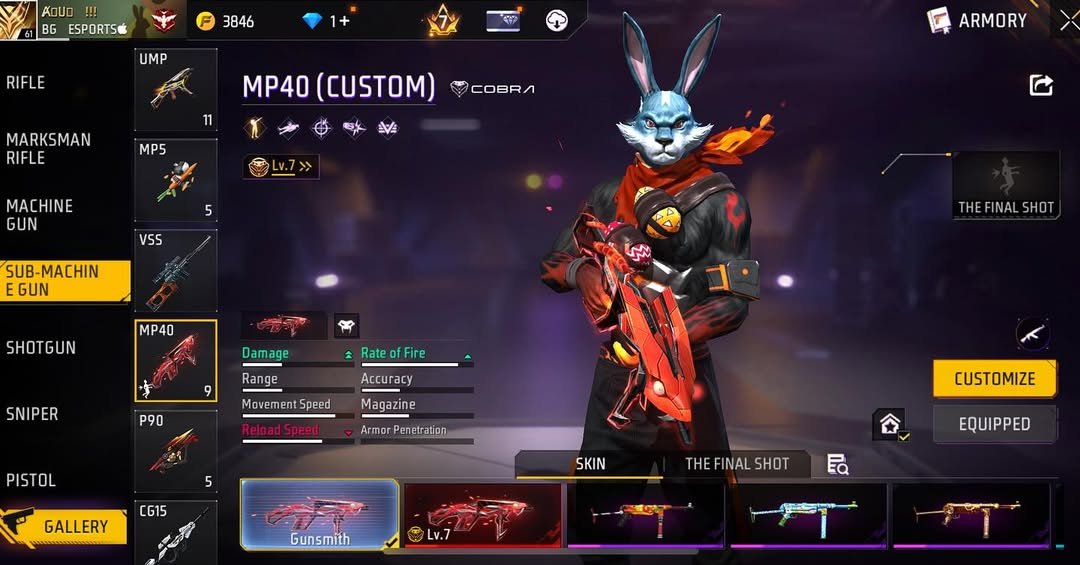This screenshot has height=565, width=1080.
Task: Switch to Machine Gun category
Action: (x=40, y=215)
